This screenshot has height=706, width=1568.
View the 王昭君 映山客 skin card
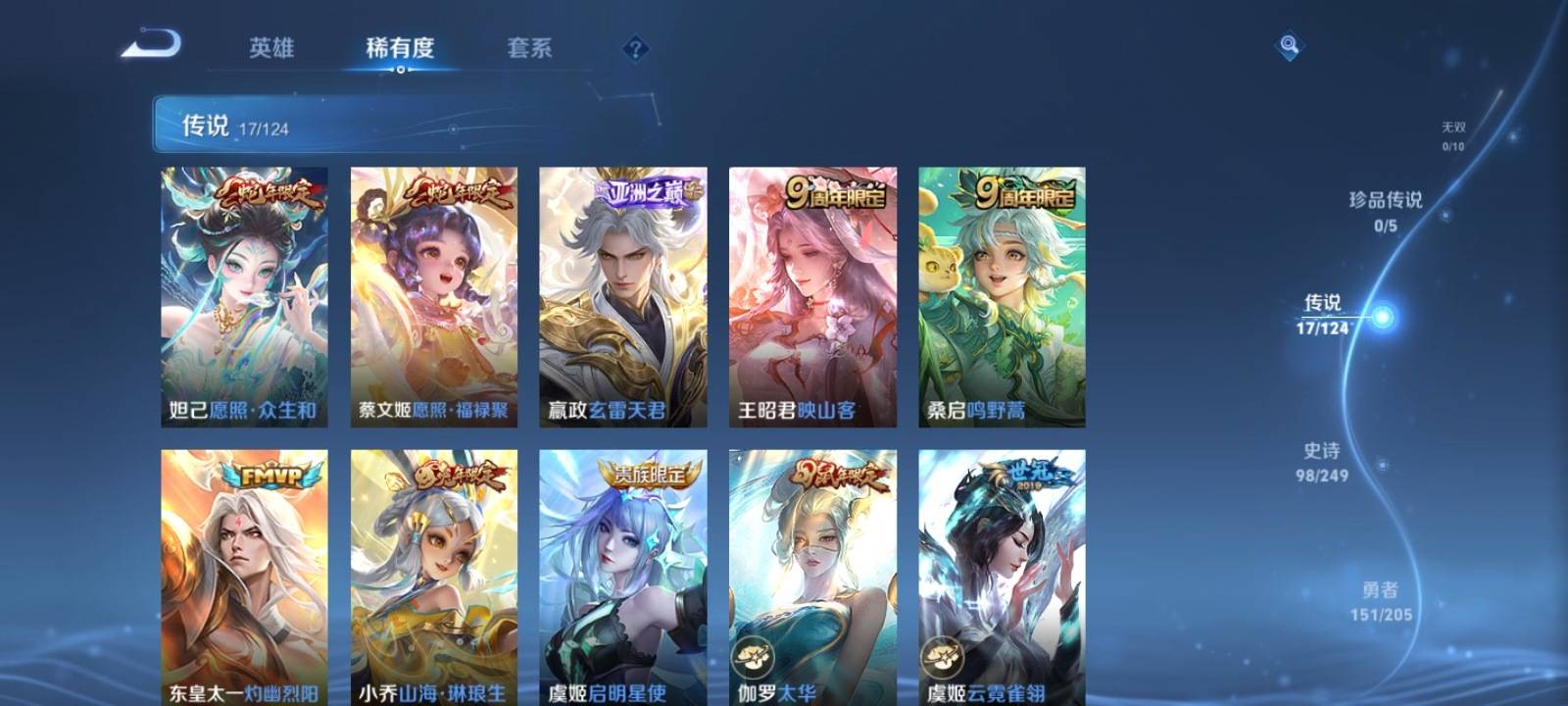point(812,296)
